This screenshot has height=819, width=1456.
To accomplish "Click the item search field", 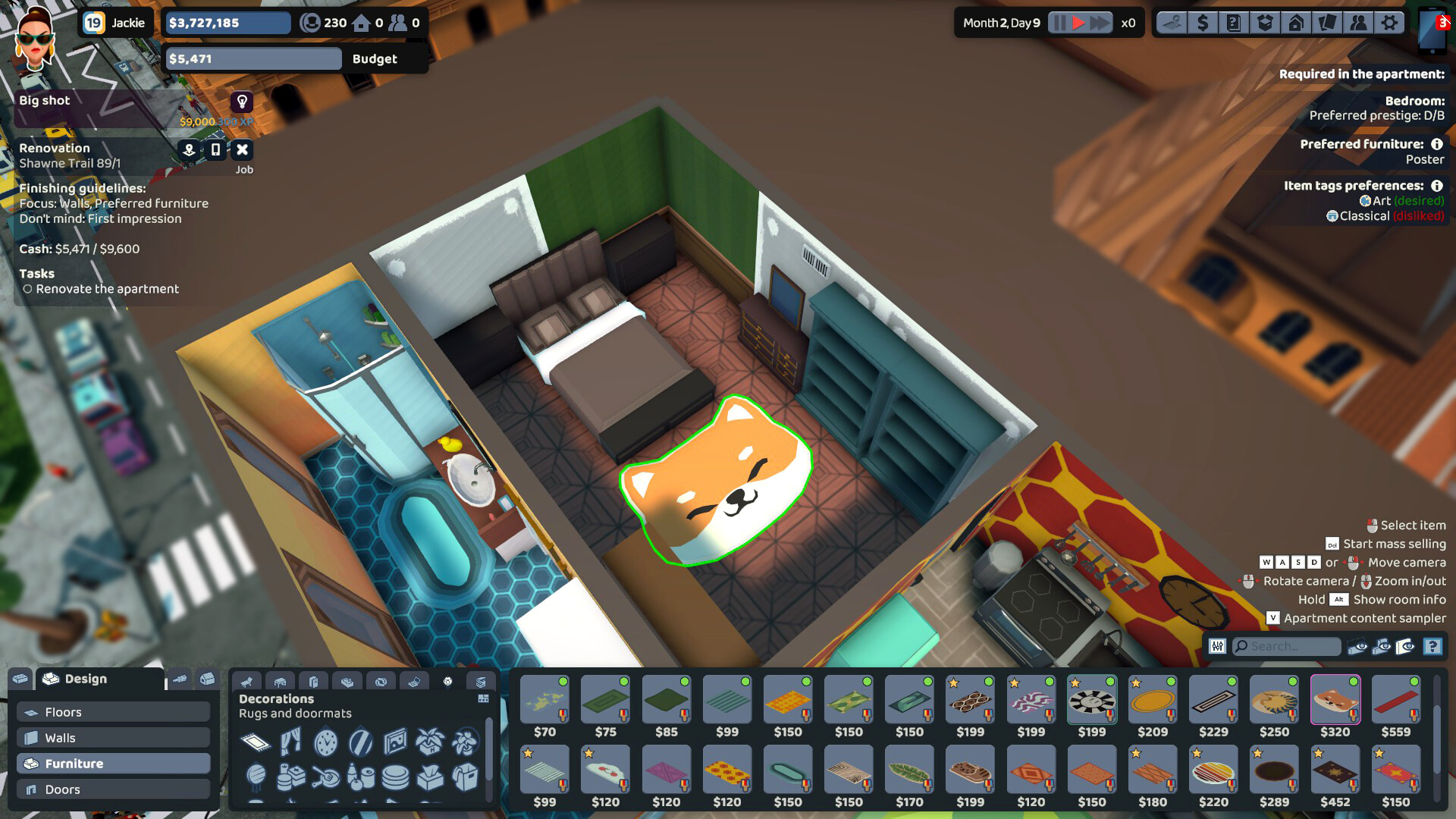I will point(1285,647).
